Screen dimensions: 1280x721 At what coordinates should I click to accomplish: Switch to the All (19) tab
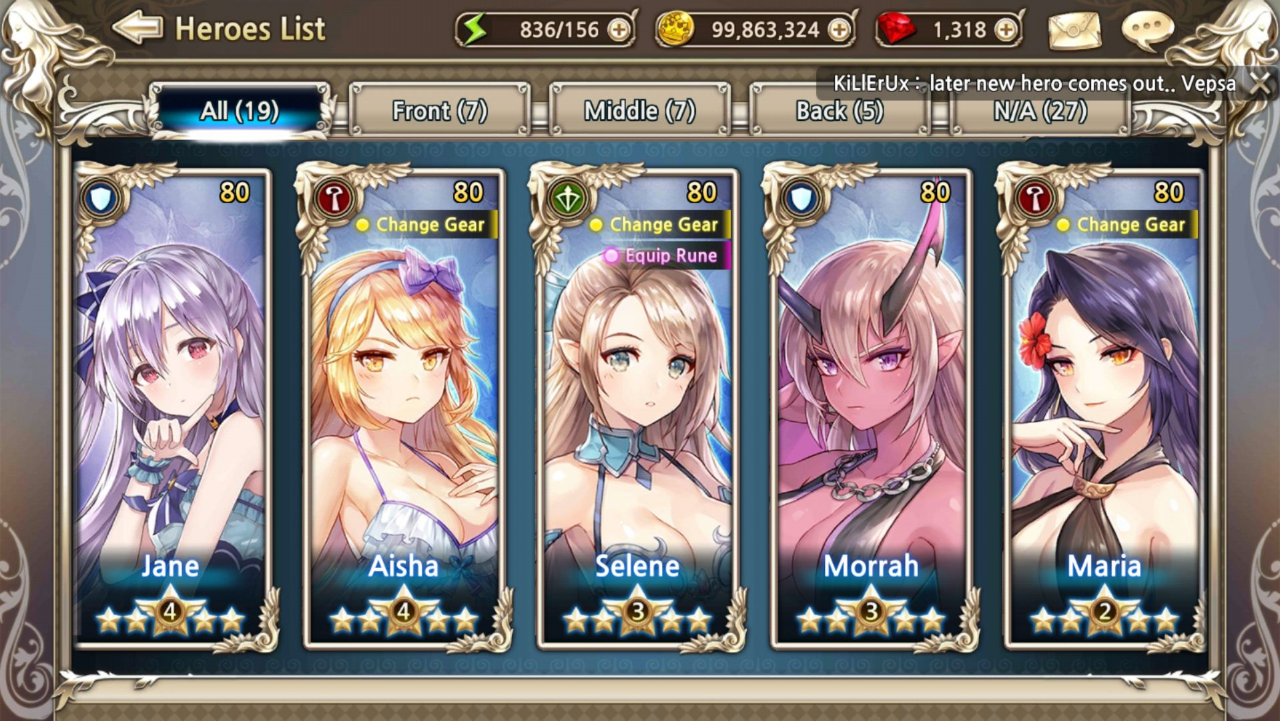(x=240, y=110)
